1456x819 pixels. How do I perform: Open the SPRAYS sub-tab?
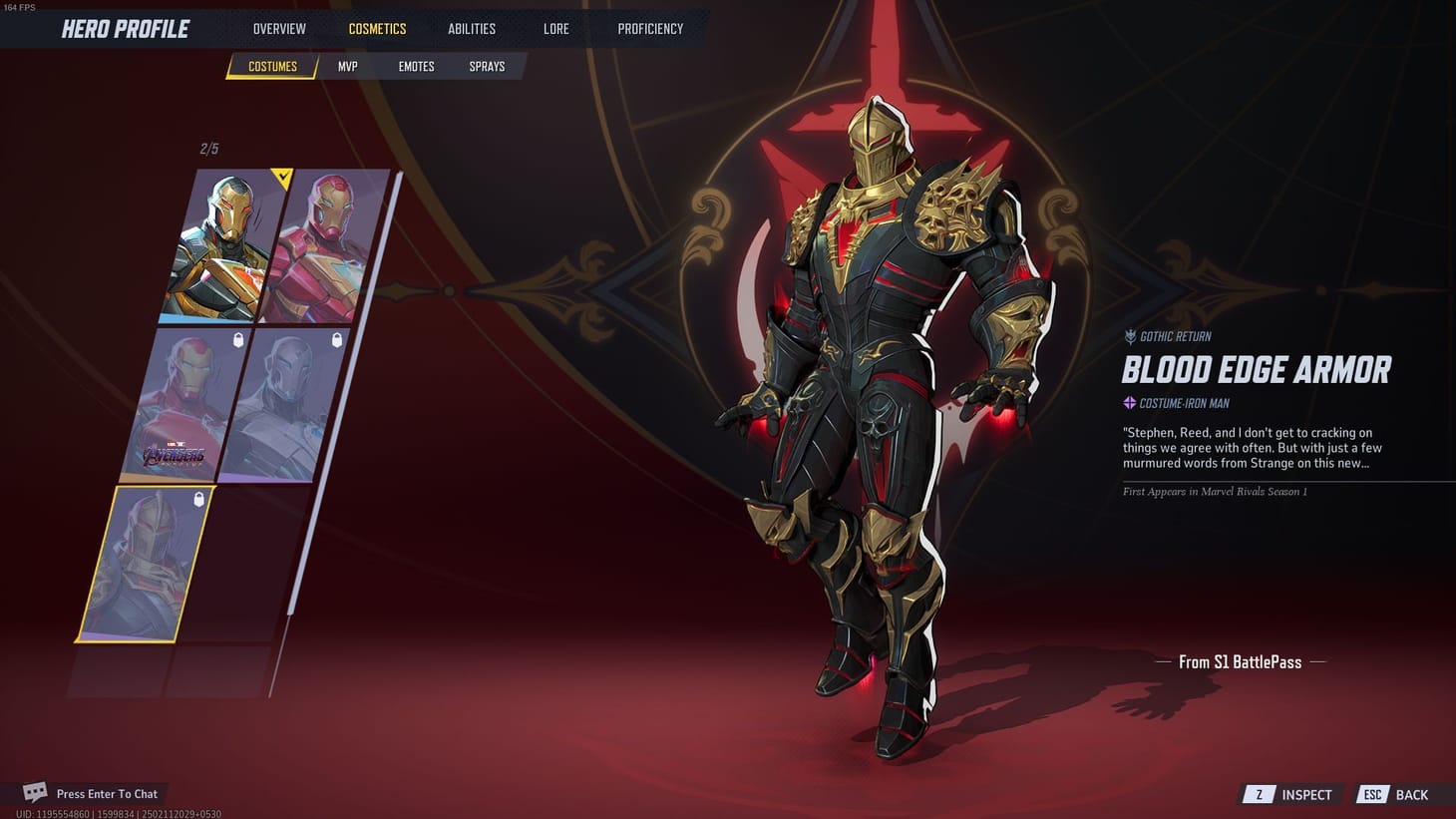click(x=487, y=66)
